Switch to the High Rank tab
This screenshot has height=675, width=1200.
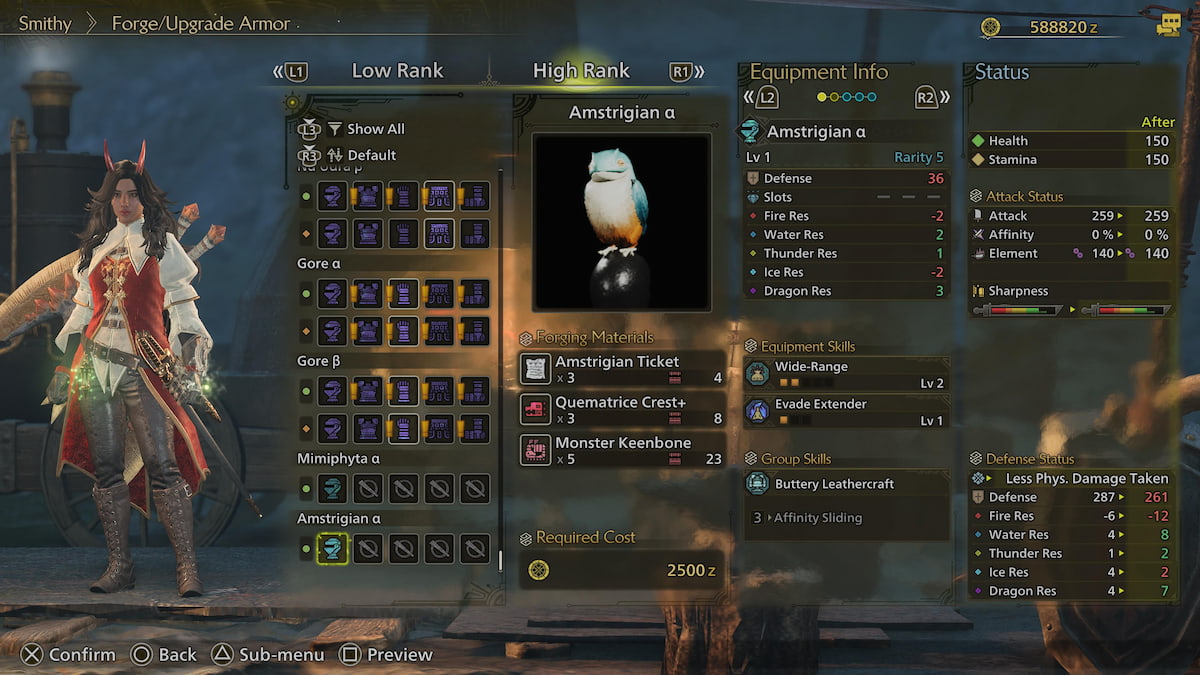pos(581,71)
